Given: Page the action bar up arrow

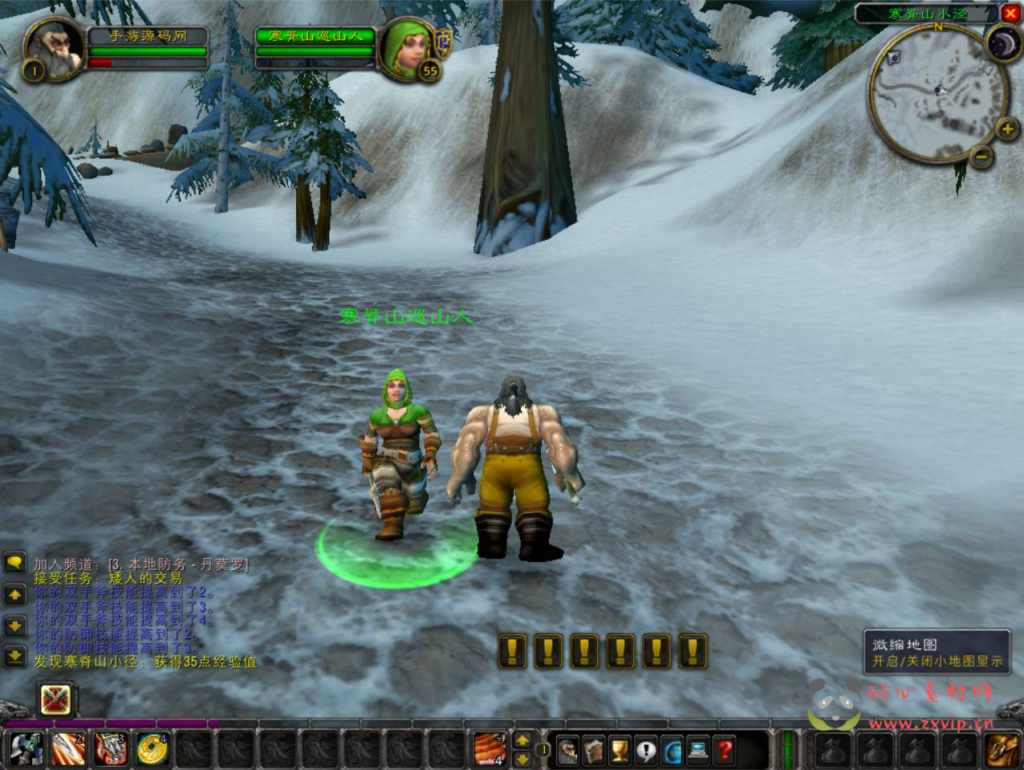Looking at the screenshot, I should coord(522,741).
